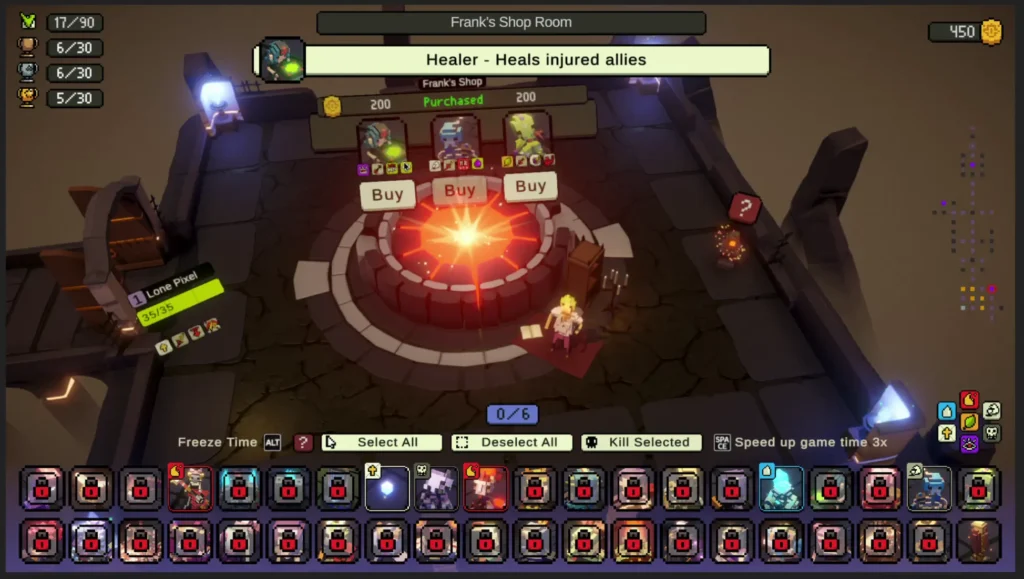Viewport: 1024px width, 579px height.
Task: Click Buy under the yellow goblin unit
Action: click(530, 186)
